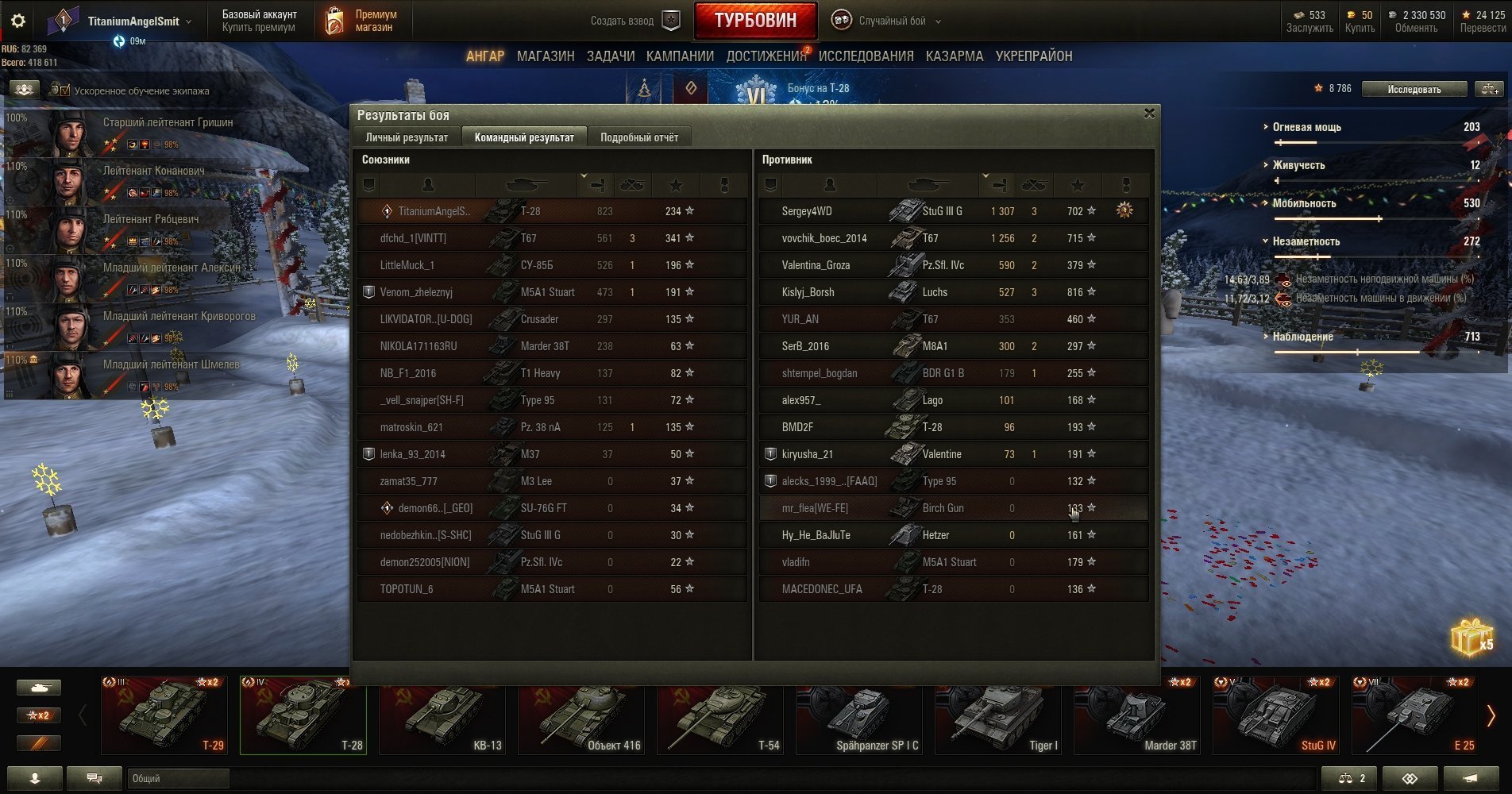
Task: Open the Подробный отчёт tab
Action: pyautogui.click(x=638, y=137)
